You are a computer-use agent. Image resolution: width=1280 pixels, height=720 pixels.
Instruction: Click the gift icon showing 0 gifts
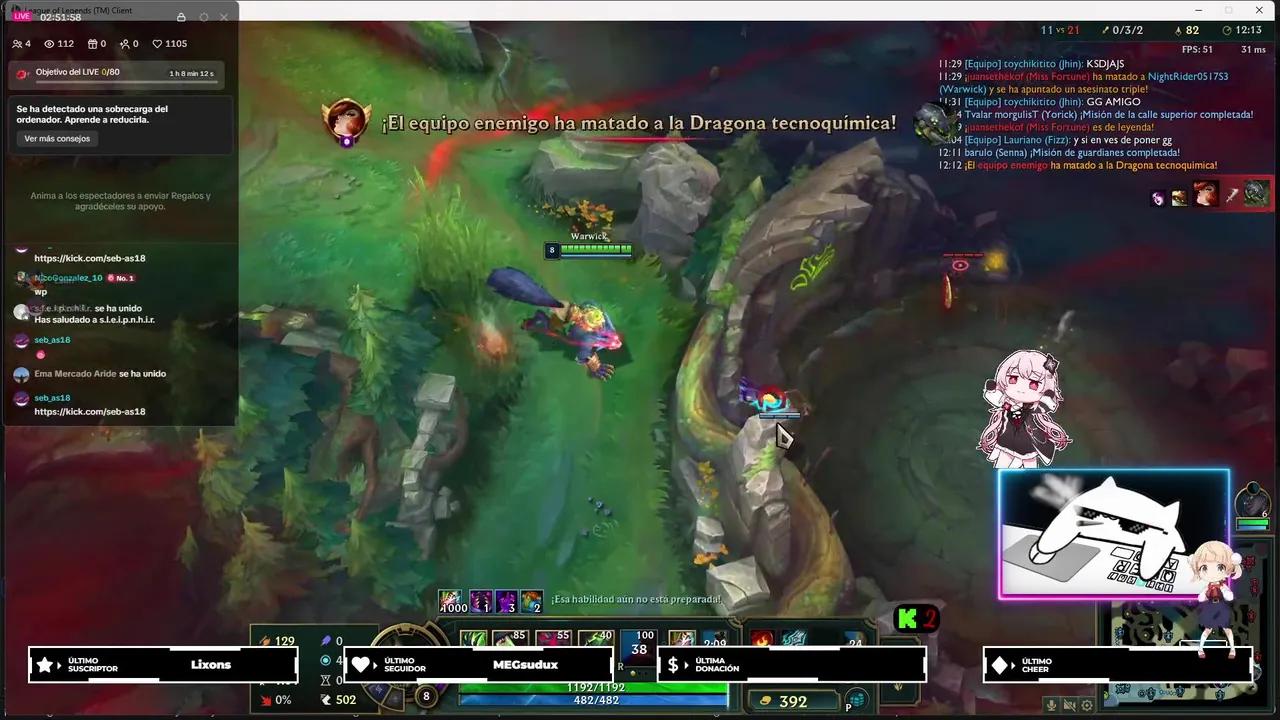point(92,43)
